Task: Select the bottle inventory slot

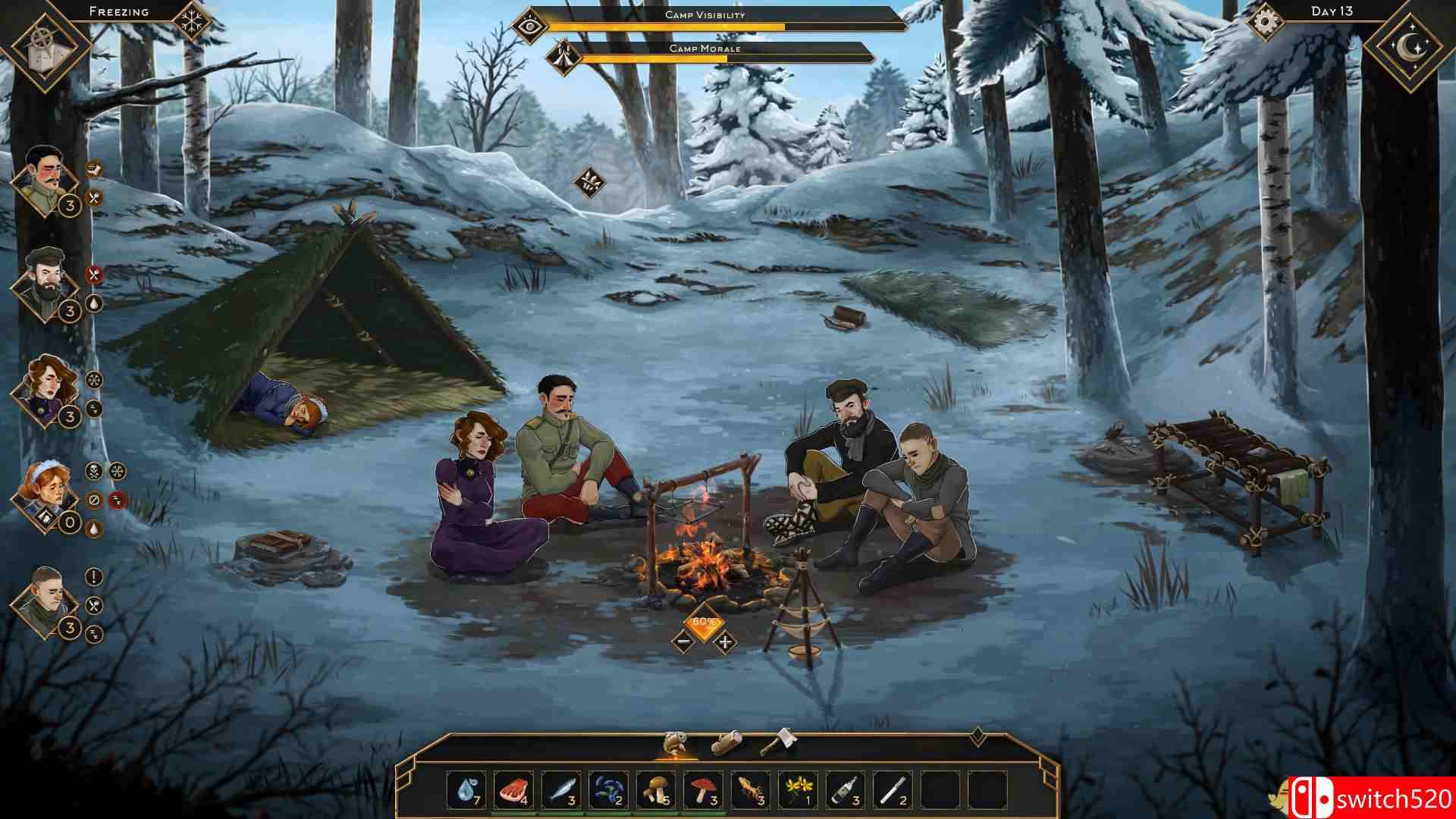Action: [x=845, y=791]
